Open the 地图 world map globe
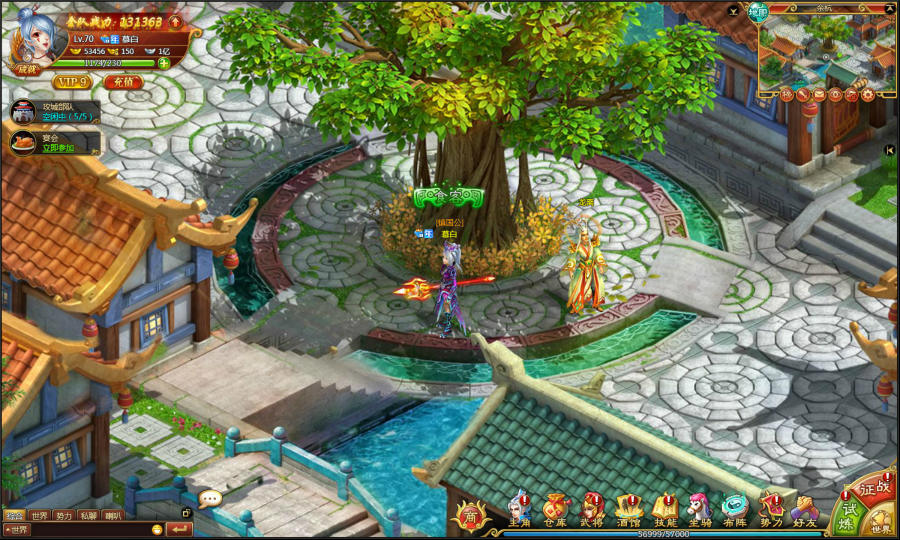Viewport: 900px width, 540px height. click(x=759, y=13)
